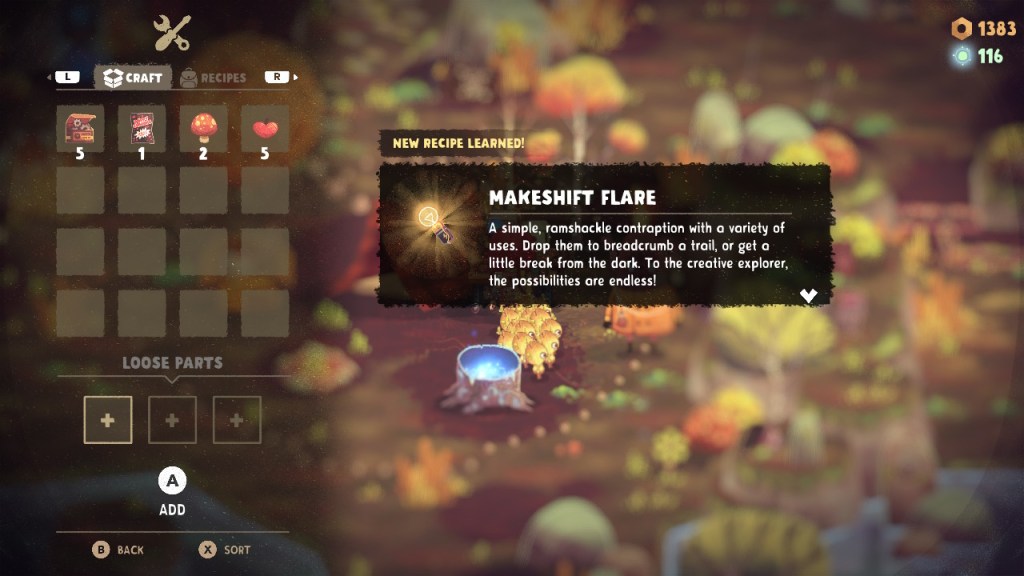The width and height of the screenshot is (1024, 576).
Task: Pick the red spotted mushroom slot
Action: point(204,129)
